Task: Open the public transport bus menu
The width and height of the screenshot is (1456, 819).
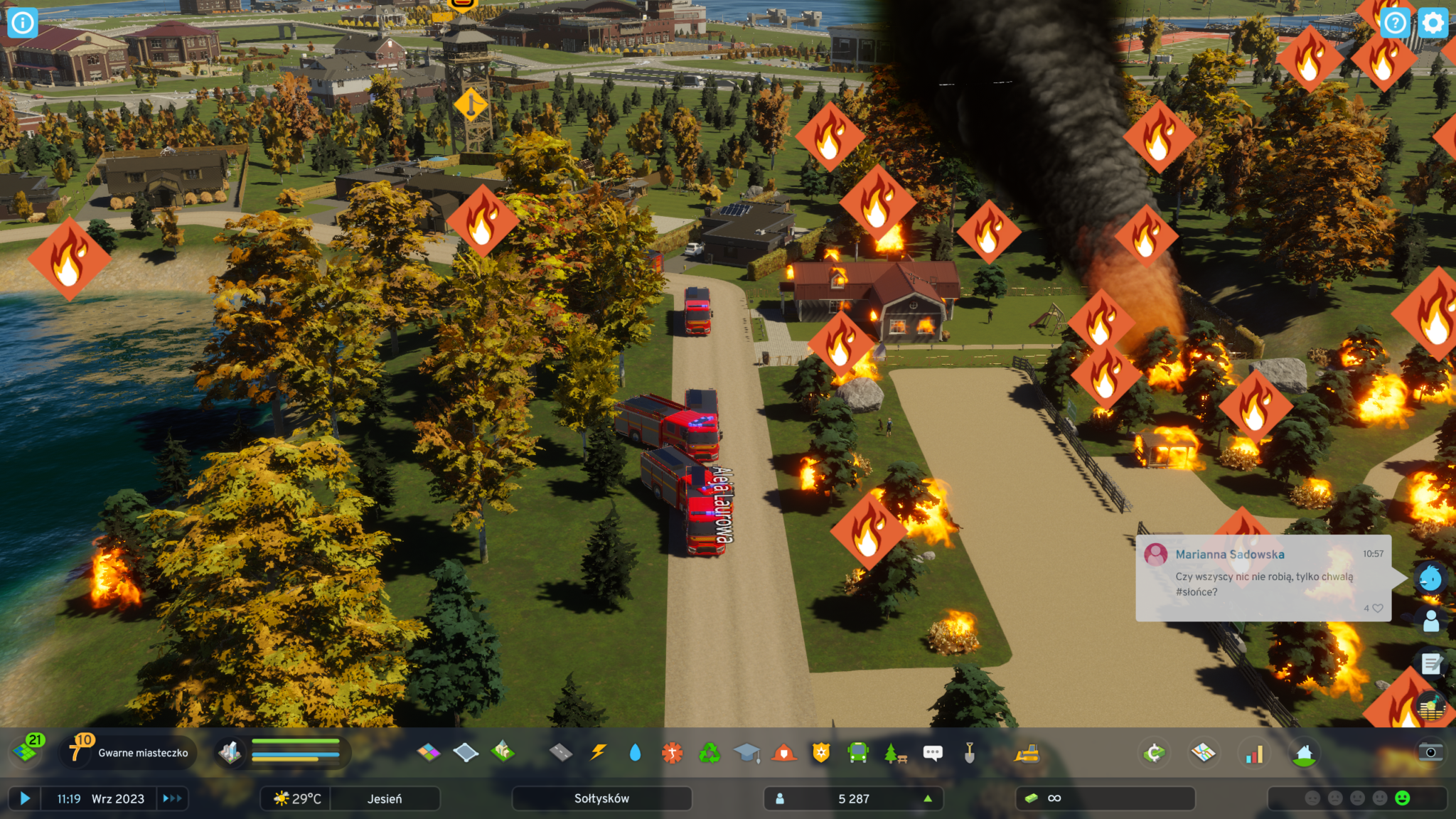Action: coord(858,752)
